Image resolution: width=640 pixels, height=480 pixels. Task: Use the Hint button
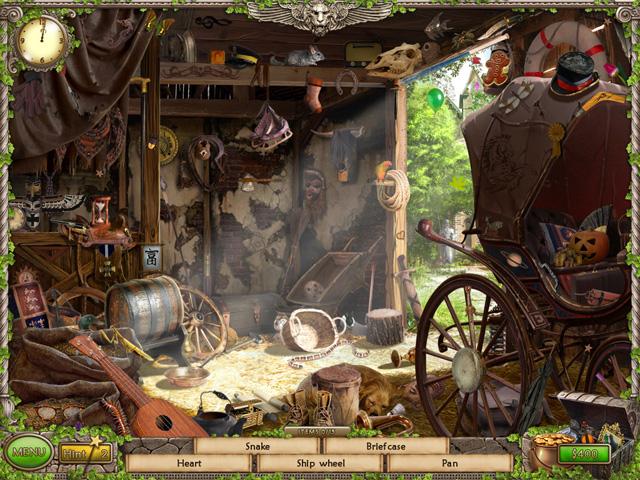coord(84,455)
